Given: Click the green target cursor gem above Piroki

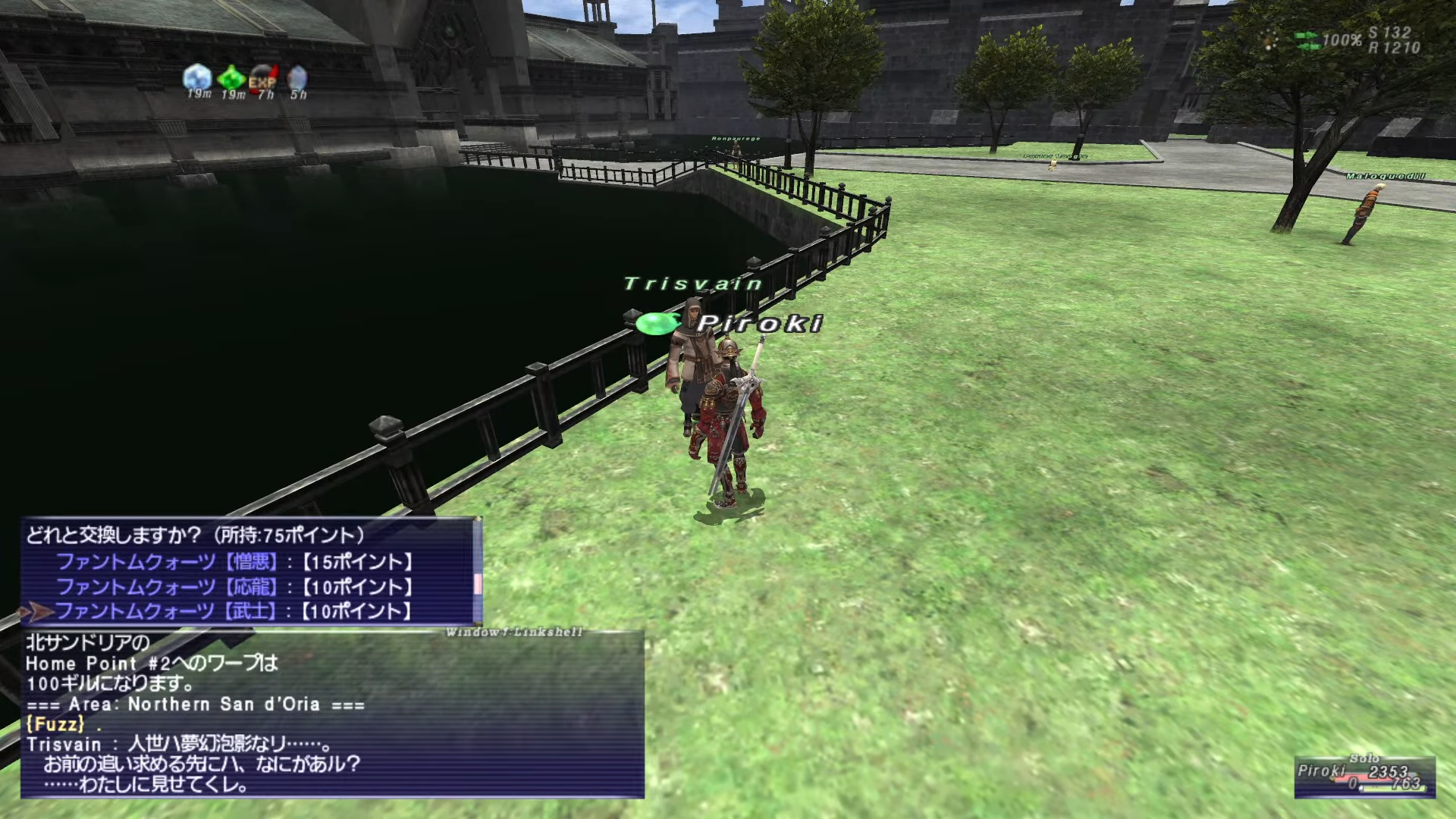Looking at the screenshot, I should [657, 324].
